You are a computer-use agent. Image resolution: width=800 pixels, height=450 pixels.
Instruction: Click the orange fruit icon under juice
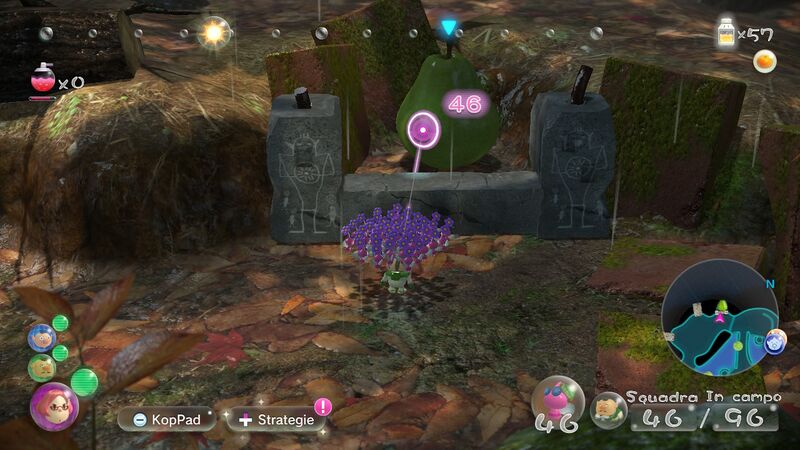click(x=765, y=61)
